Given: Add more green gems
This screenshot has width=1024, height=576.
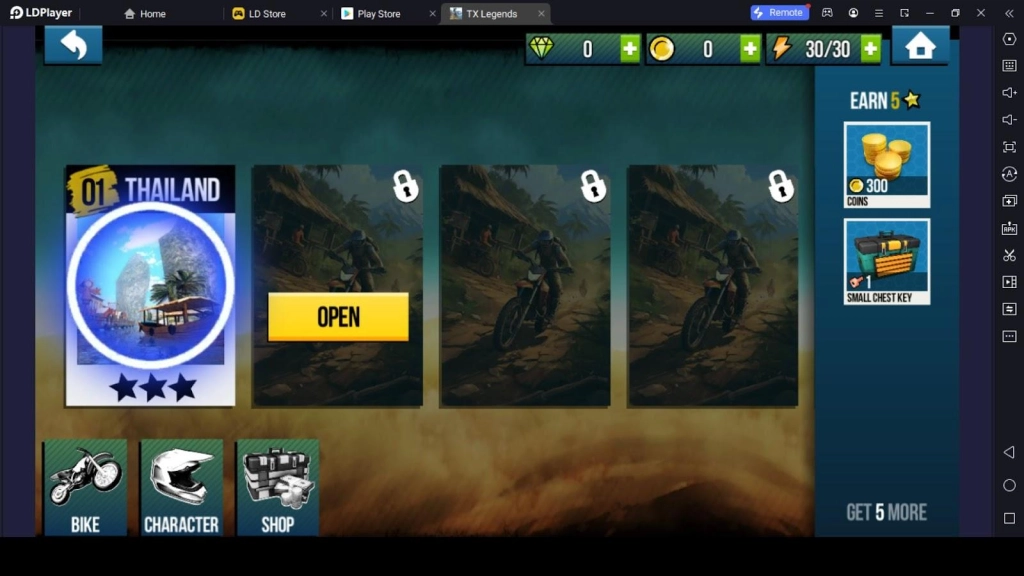Looking at the screenshot, I should pos(629,49).
